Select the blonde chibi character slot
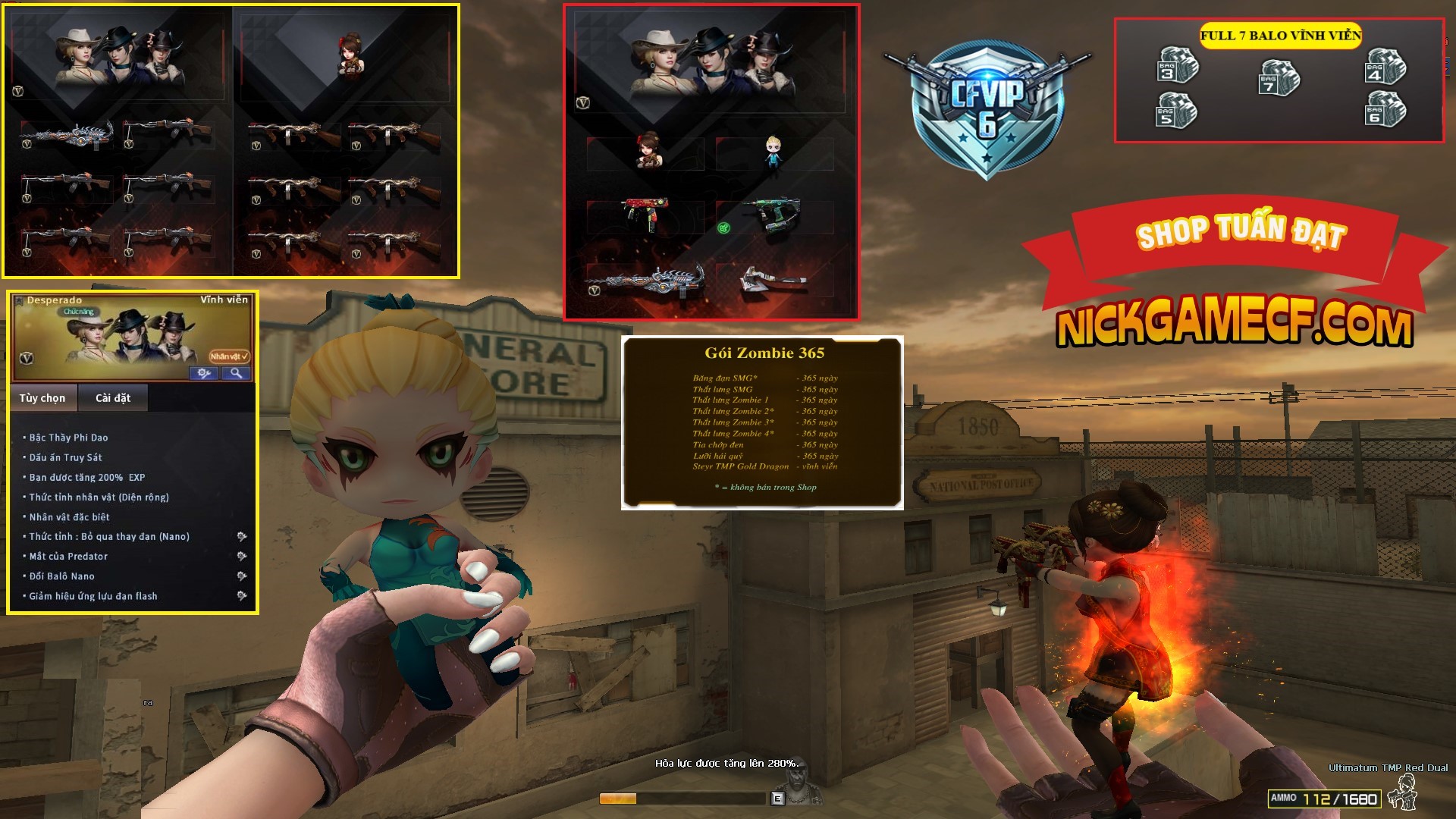Viewport: 1456px width, 819px height. tap(773, 154)
